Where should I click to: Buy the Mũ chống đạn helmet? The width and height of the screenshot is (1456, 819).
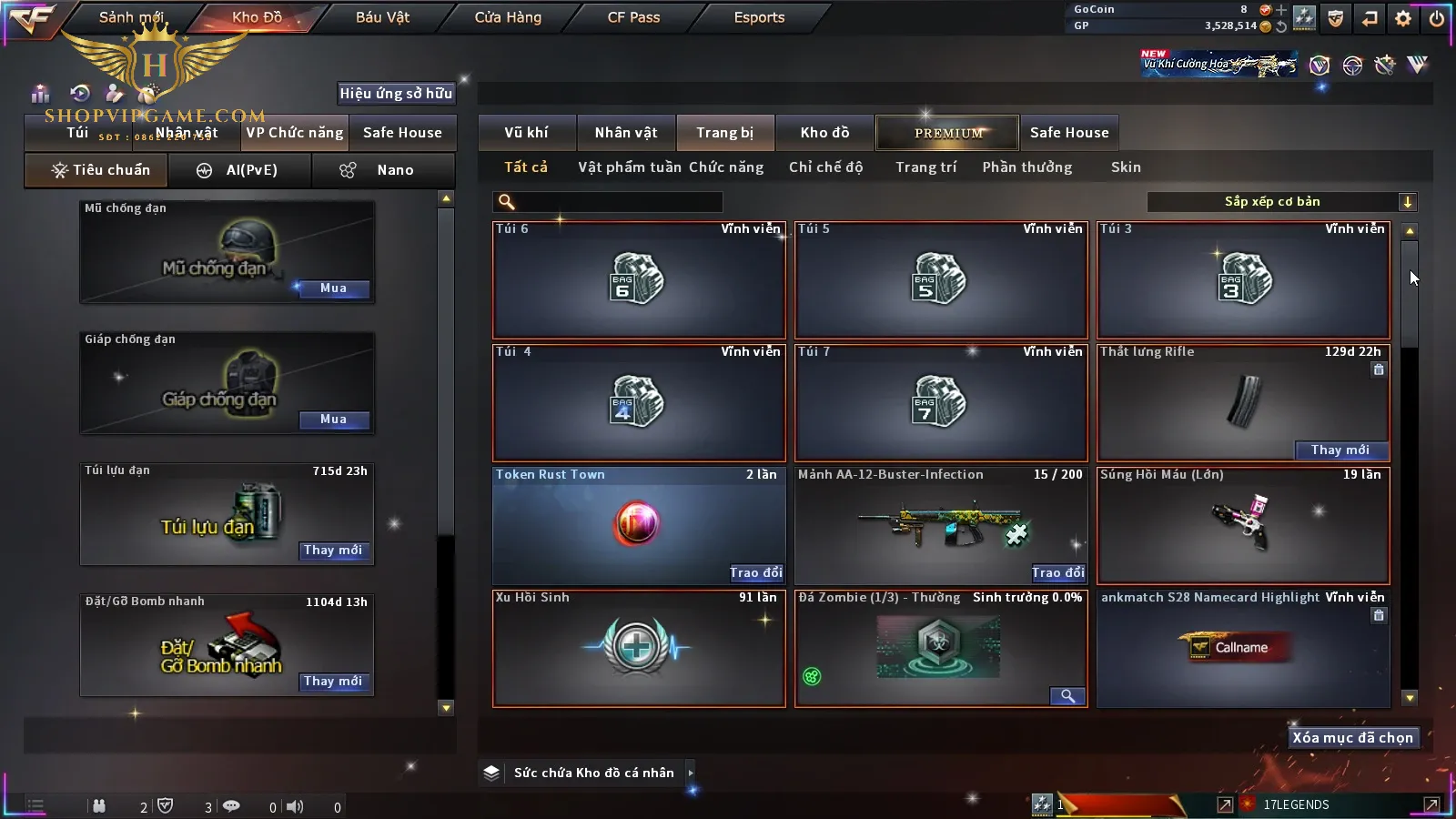[x=333, y=288]
